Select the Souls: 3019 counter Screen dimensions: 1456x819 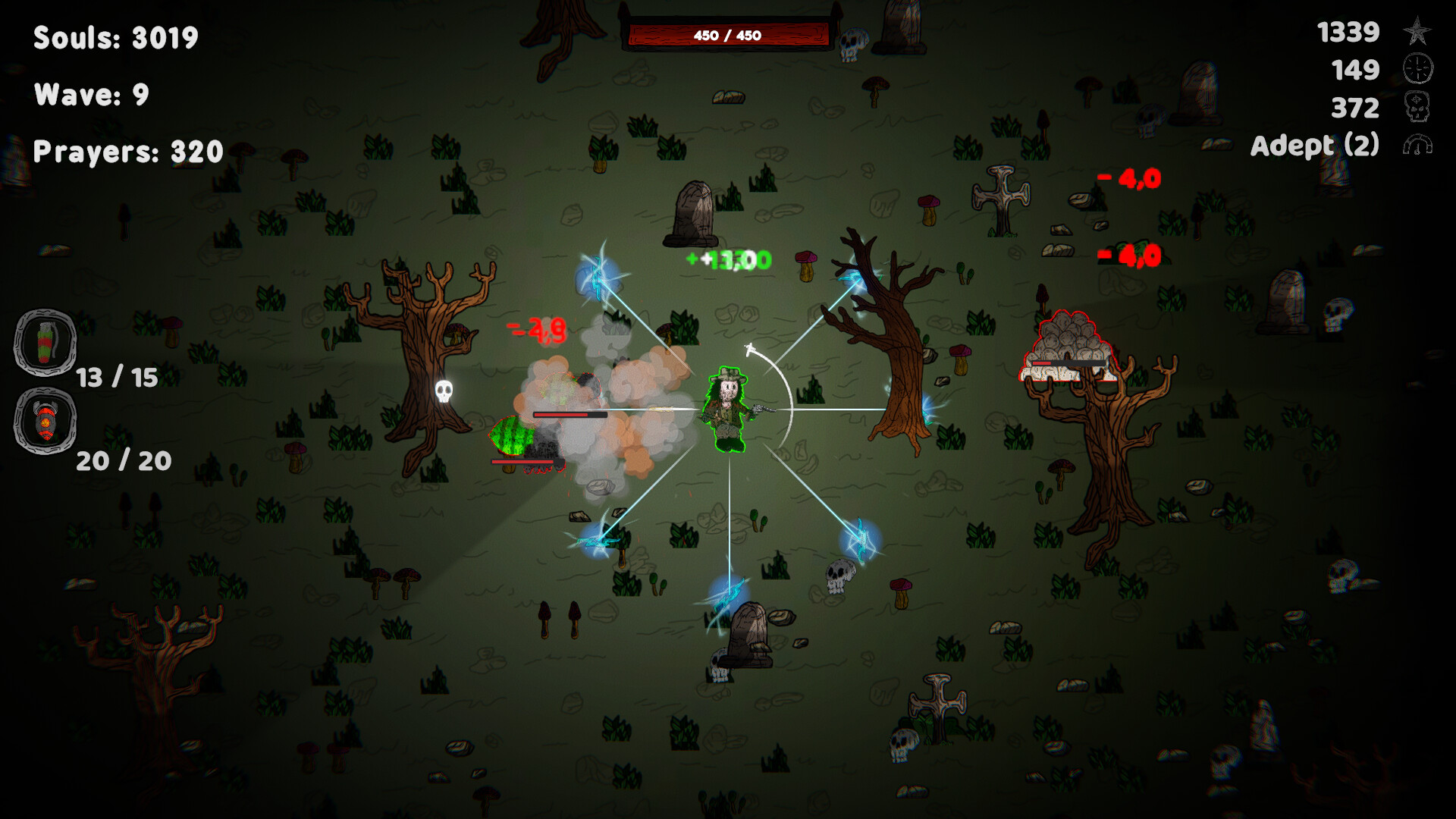[115, 38]
